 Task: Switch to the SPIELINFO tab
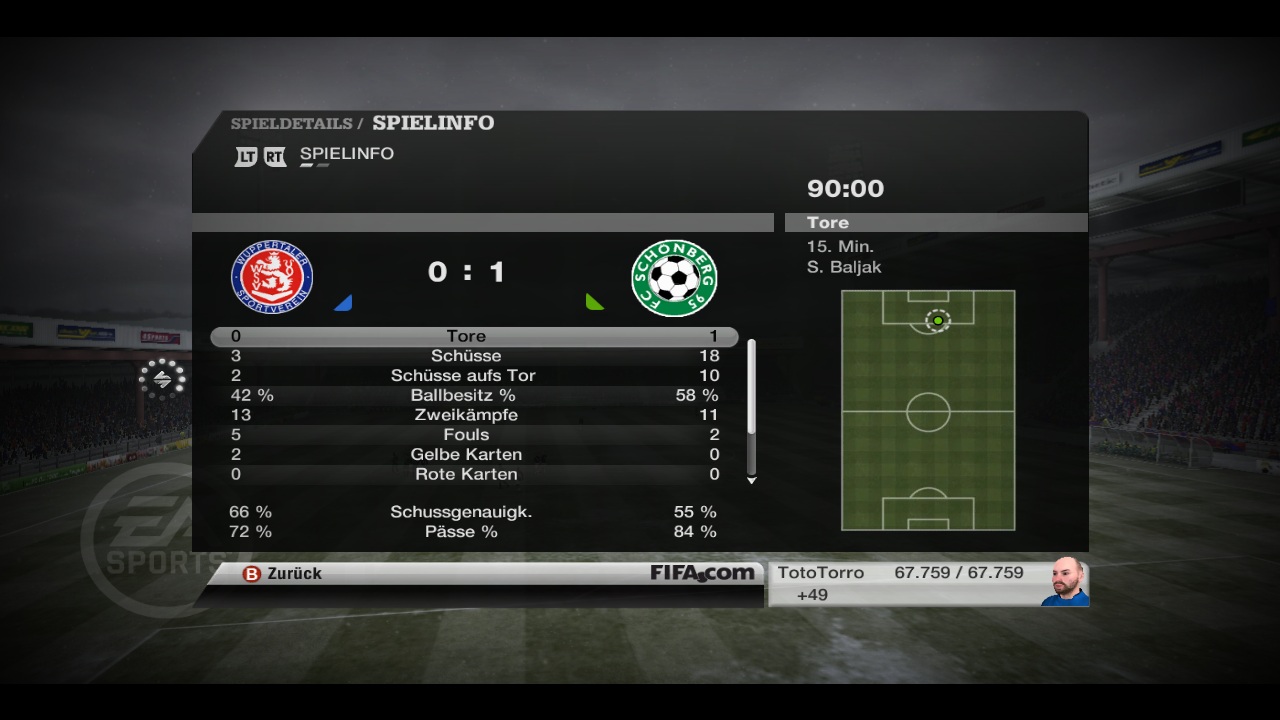(x=346, y=154)
